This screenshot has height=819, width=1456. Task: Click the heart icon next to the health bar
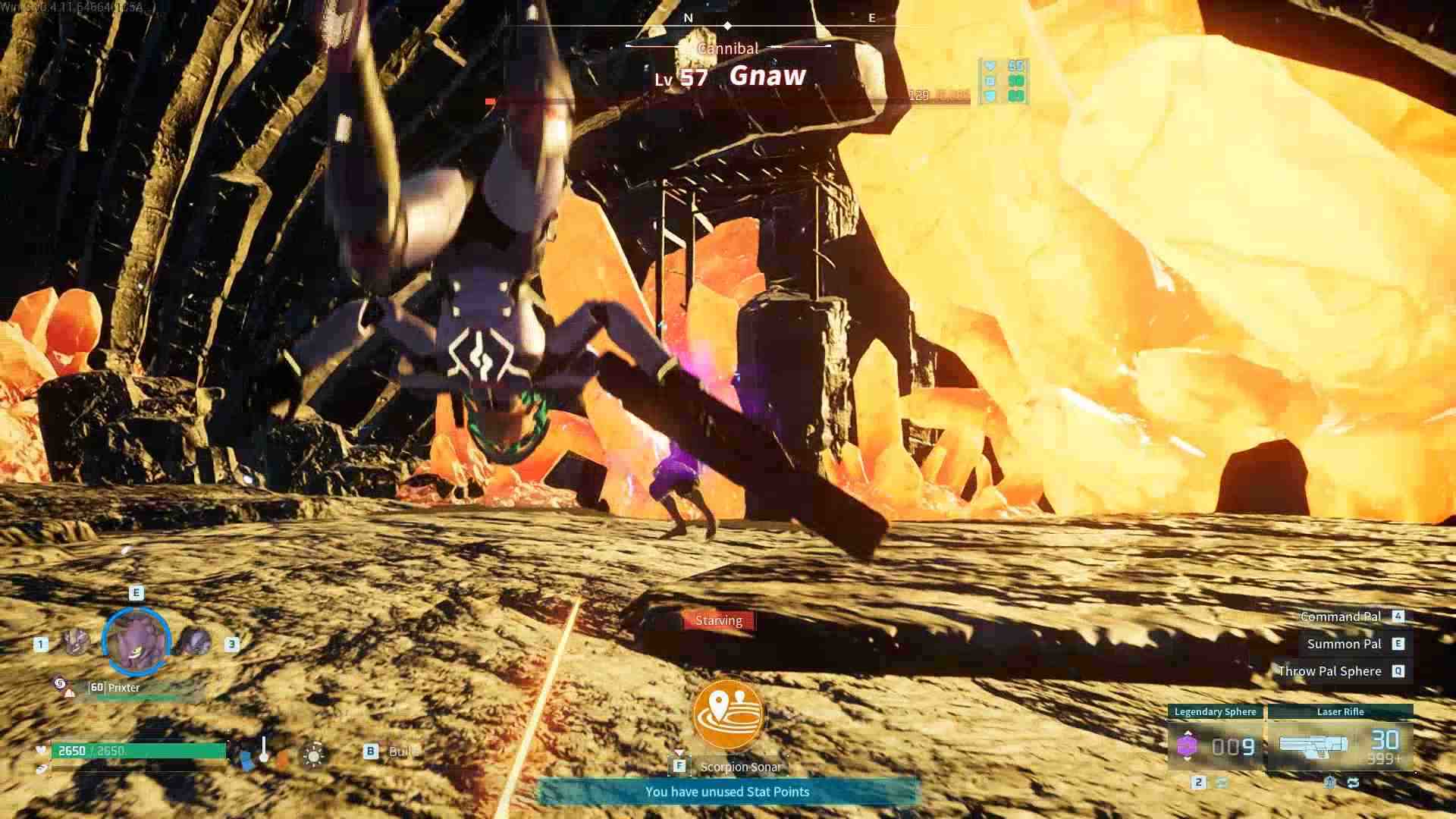pos(42,749)
